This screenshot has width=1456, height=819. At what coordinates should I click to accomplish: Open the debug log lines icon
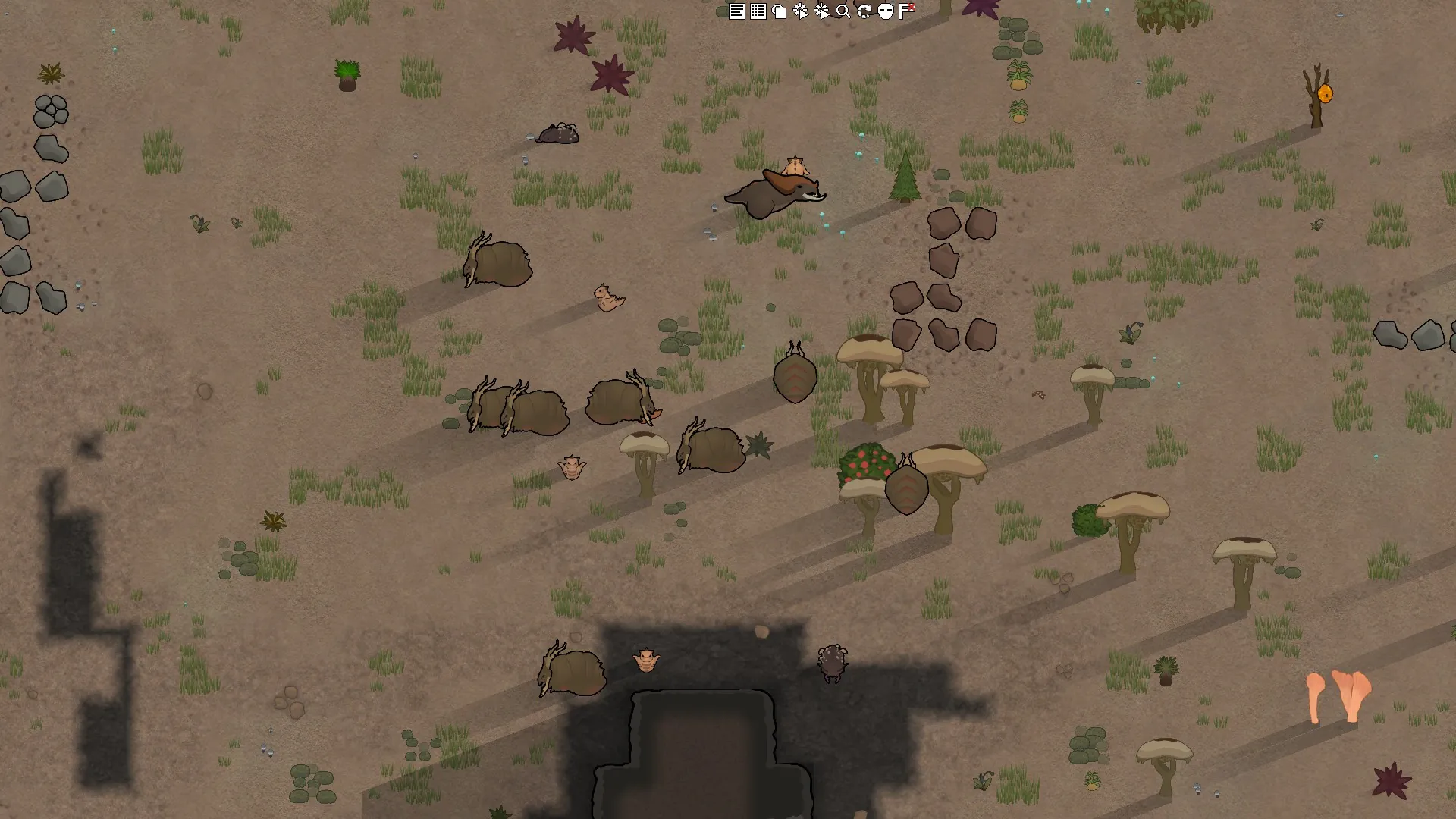(736, 11)
